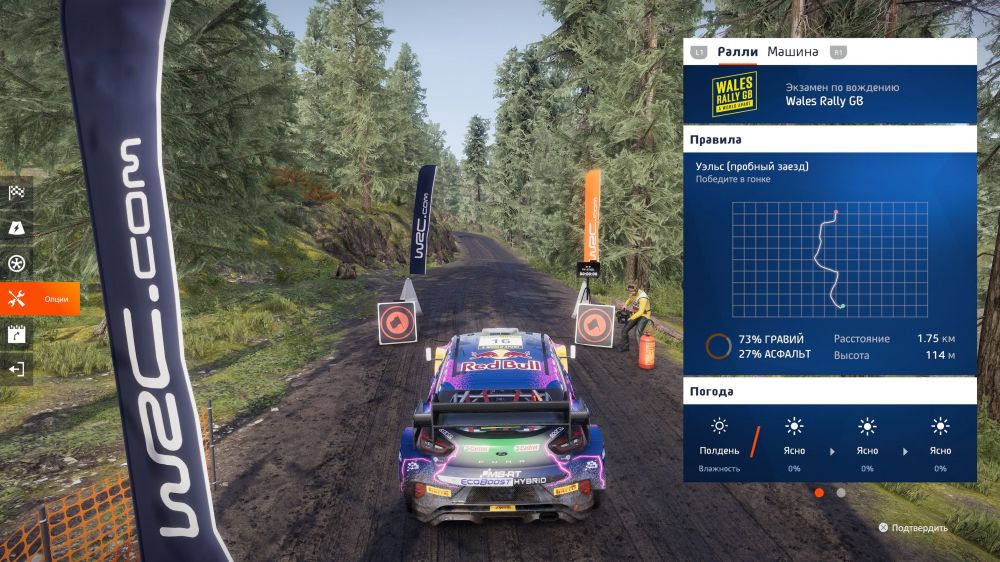Open the highlighted Опции menu item

click(x=40, y=299)
